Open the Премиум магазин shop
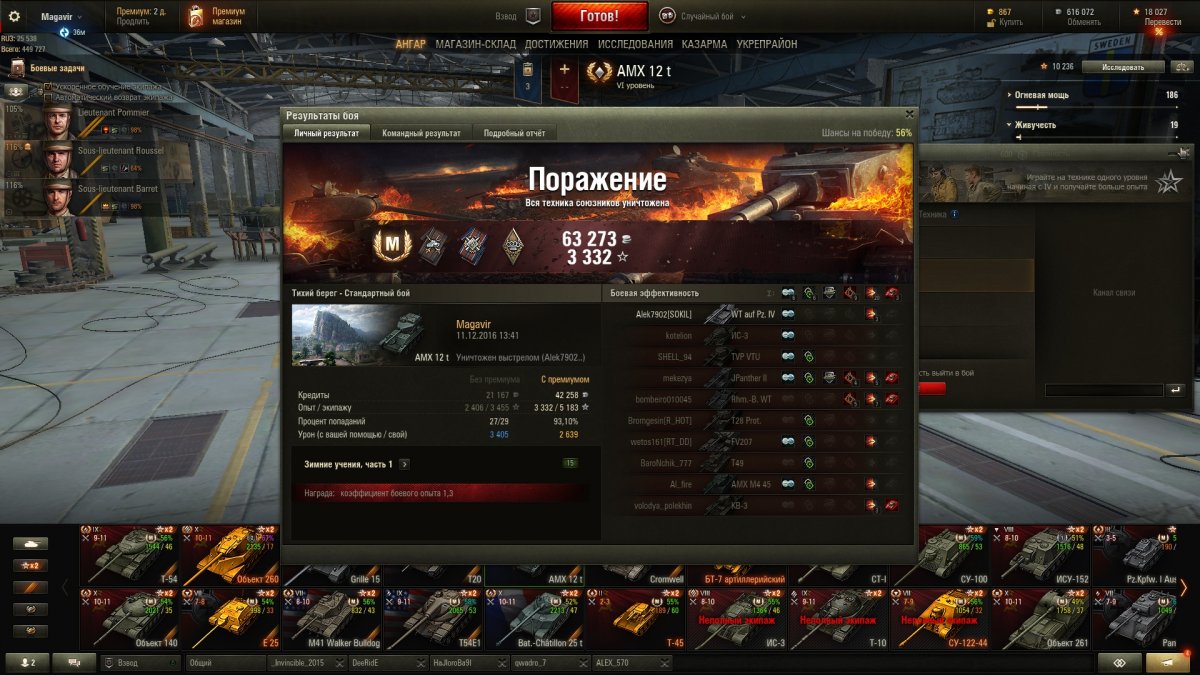1200x675 pixels. coord(217,16)
